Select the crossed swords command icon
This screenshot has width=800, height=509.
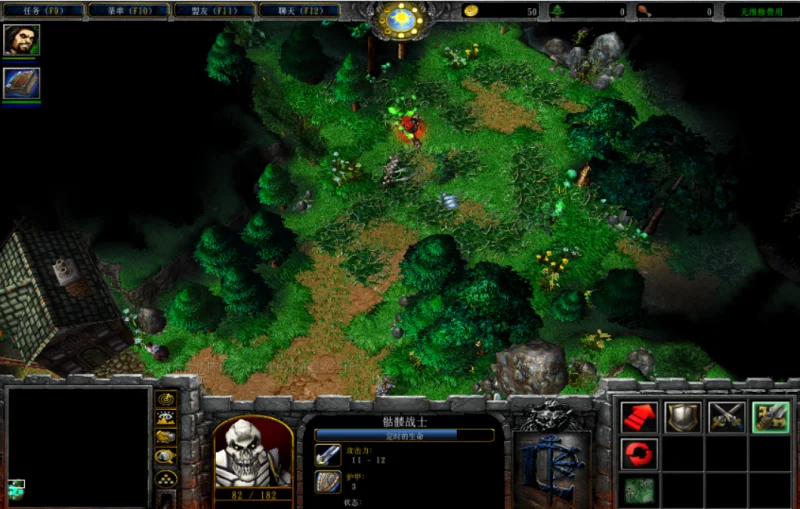726,417
